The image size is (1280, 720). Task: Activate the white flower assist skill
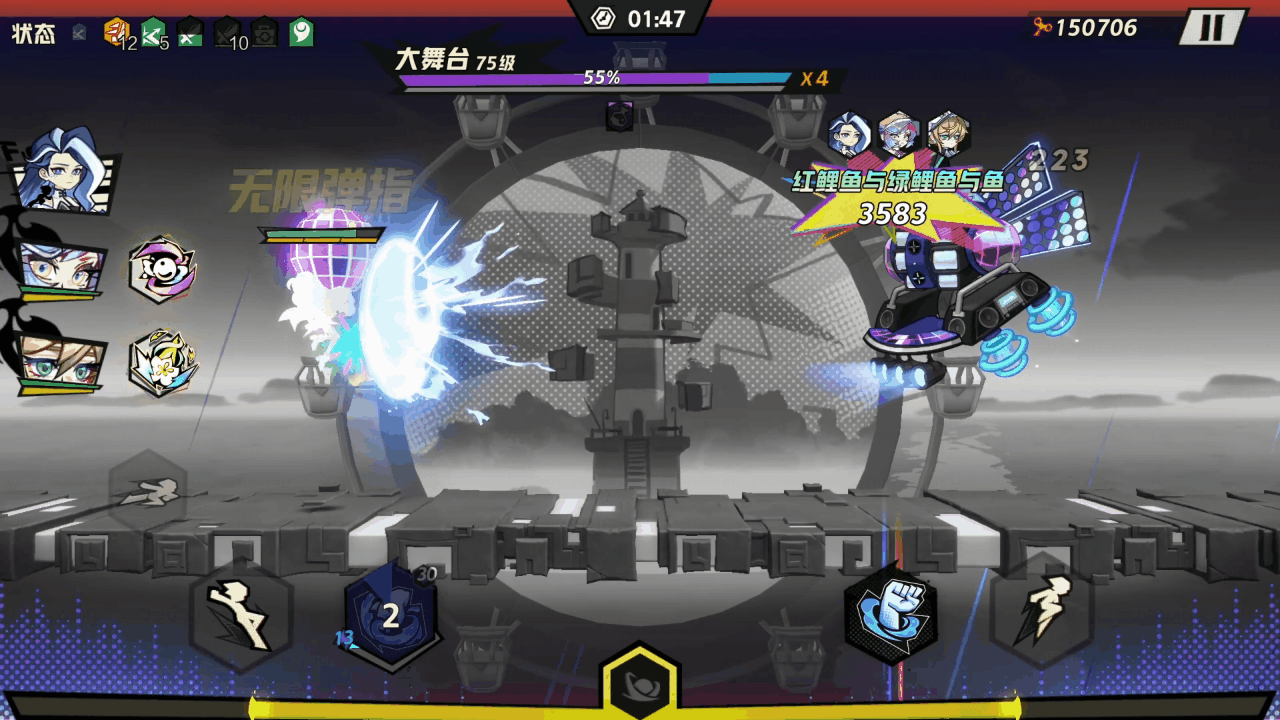162,362
